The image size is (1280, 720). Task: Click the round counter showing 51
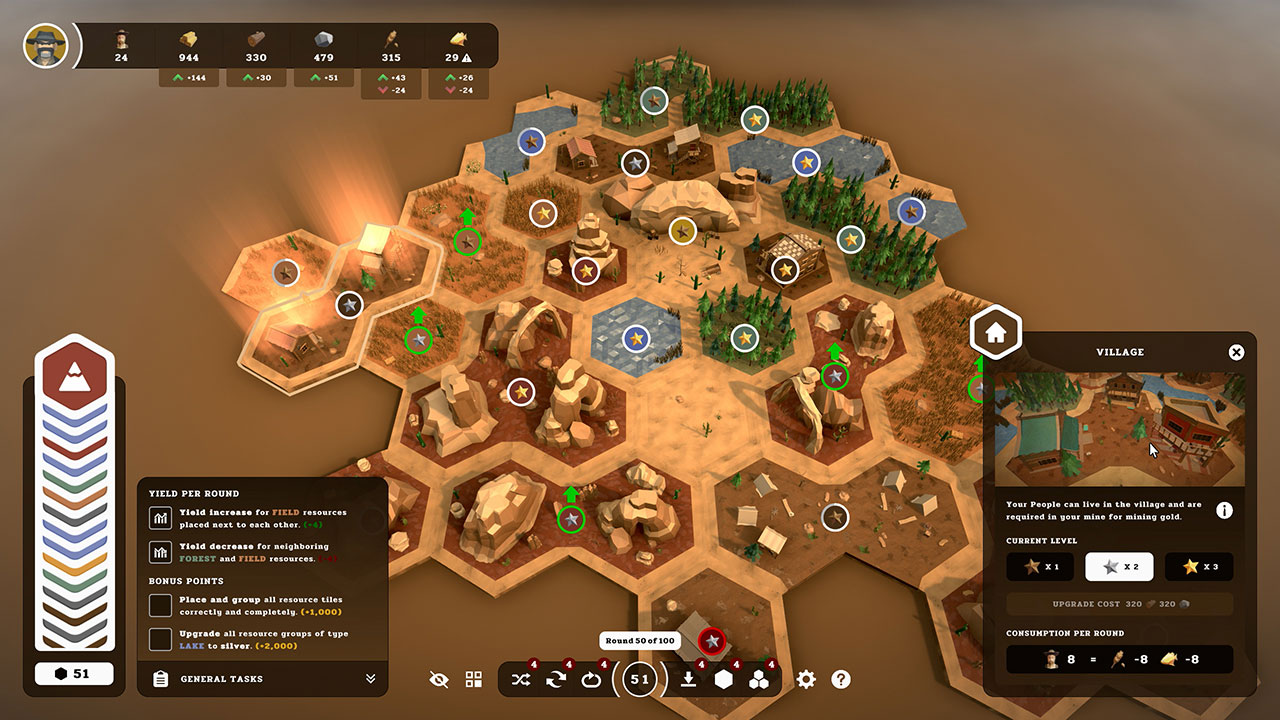pos(639,679)
